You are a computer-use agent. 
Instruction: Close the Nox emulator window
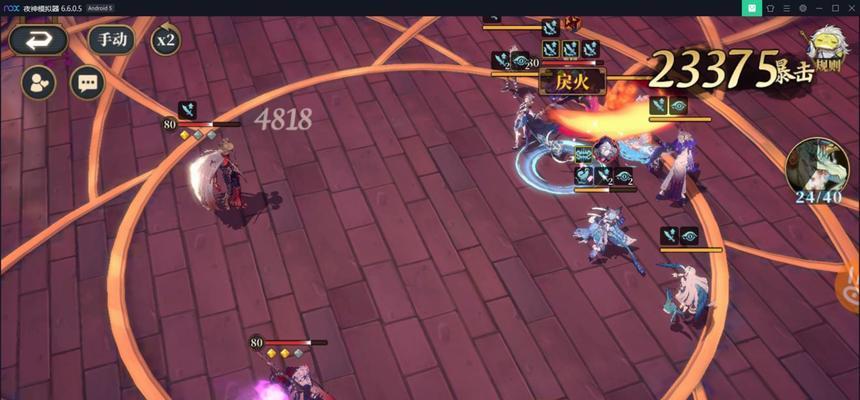tap(851, 8)
